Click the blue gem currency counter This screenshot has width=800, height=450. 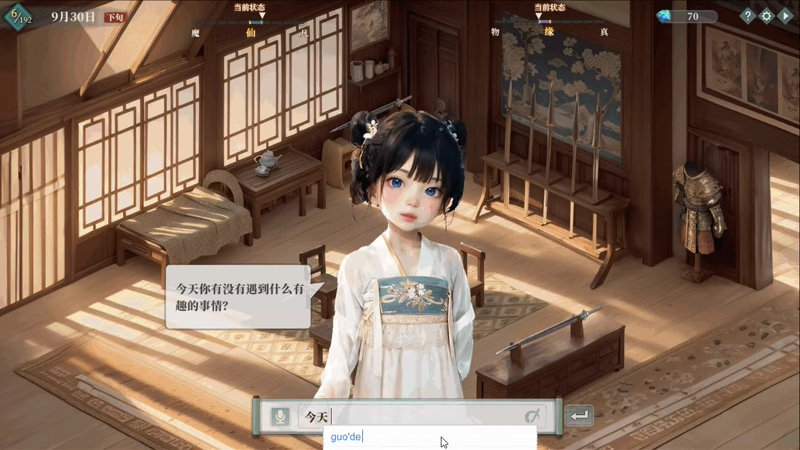pos(687,16)
